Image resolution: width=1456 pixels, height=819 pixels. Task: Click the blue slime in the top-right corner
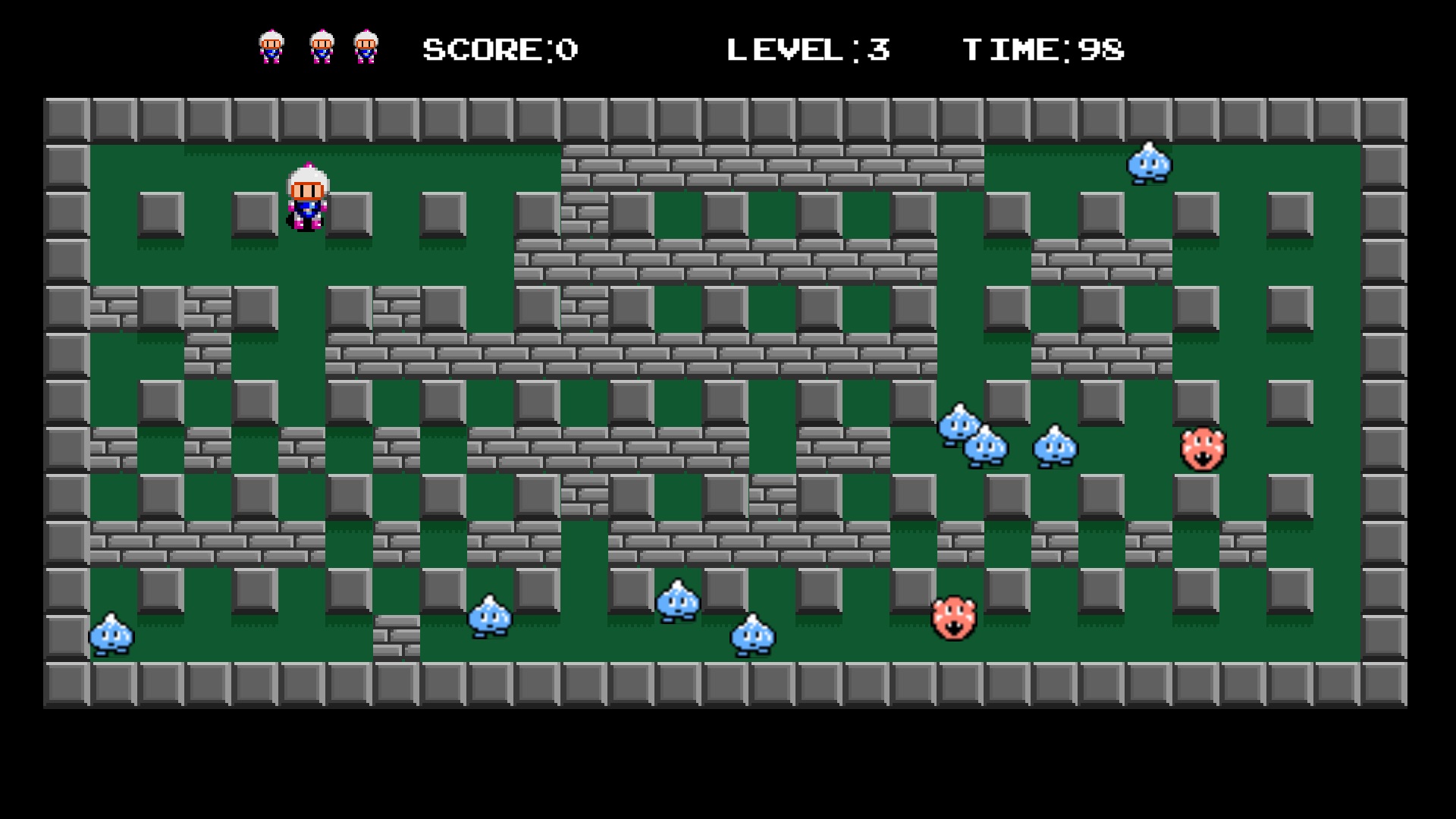[x=1150, y=163]
